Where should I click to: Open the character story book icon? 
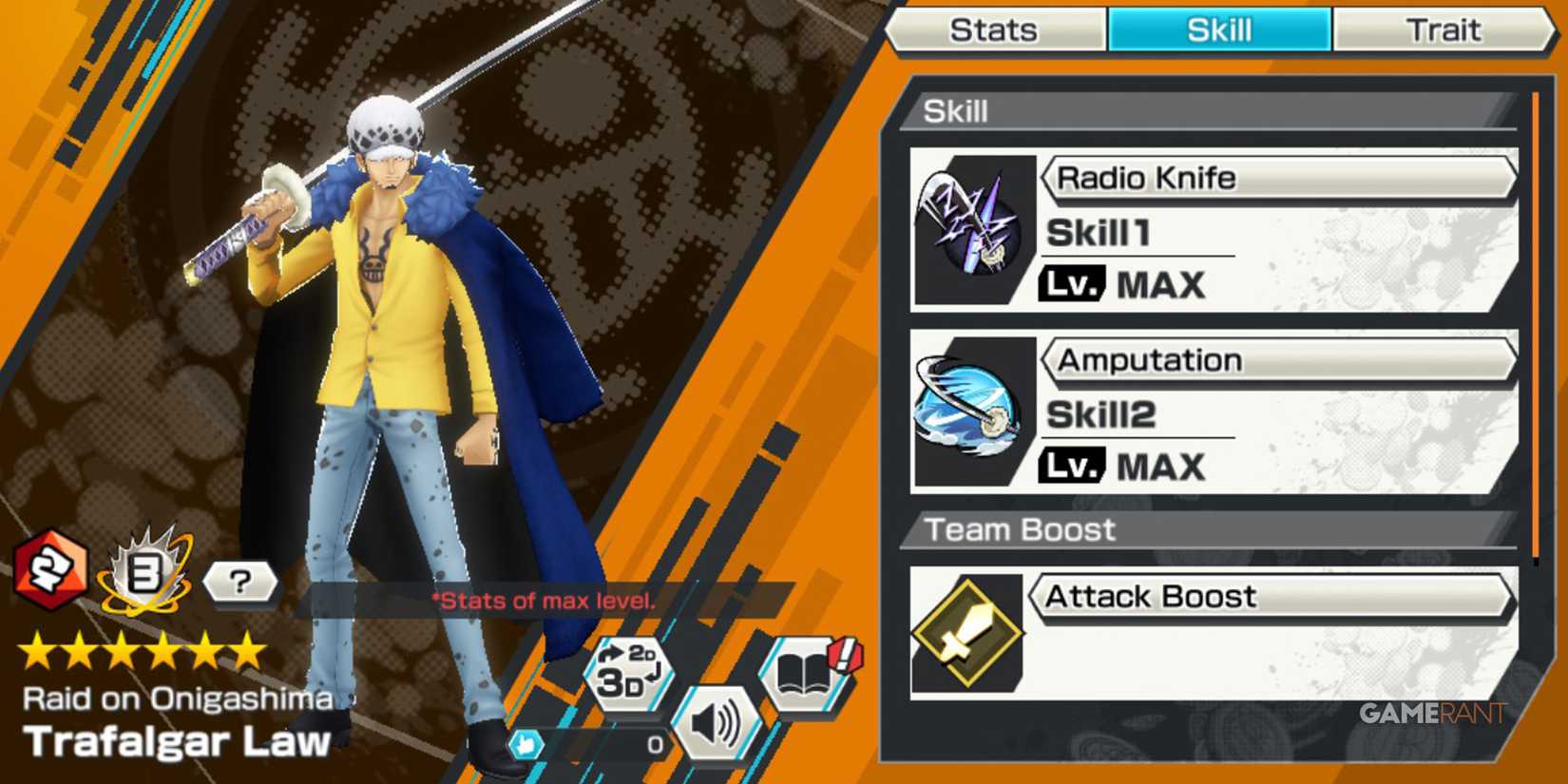801,677
